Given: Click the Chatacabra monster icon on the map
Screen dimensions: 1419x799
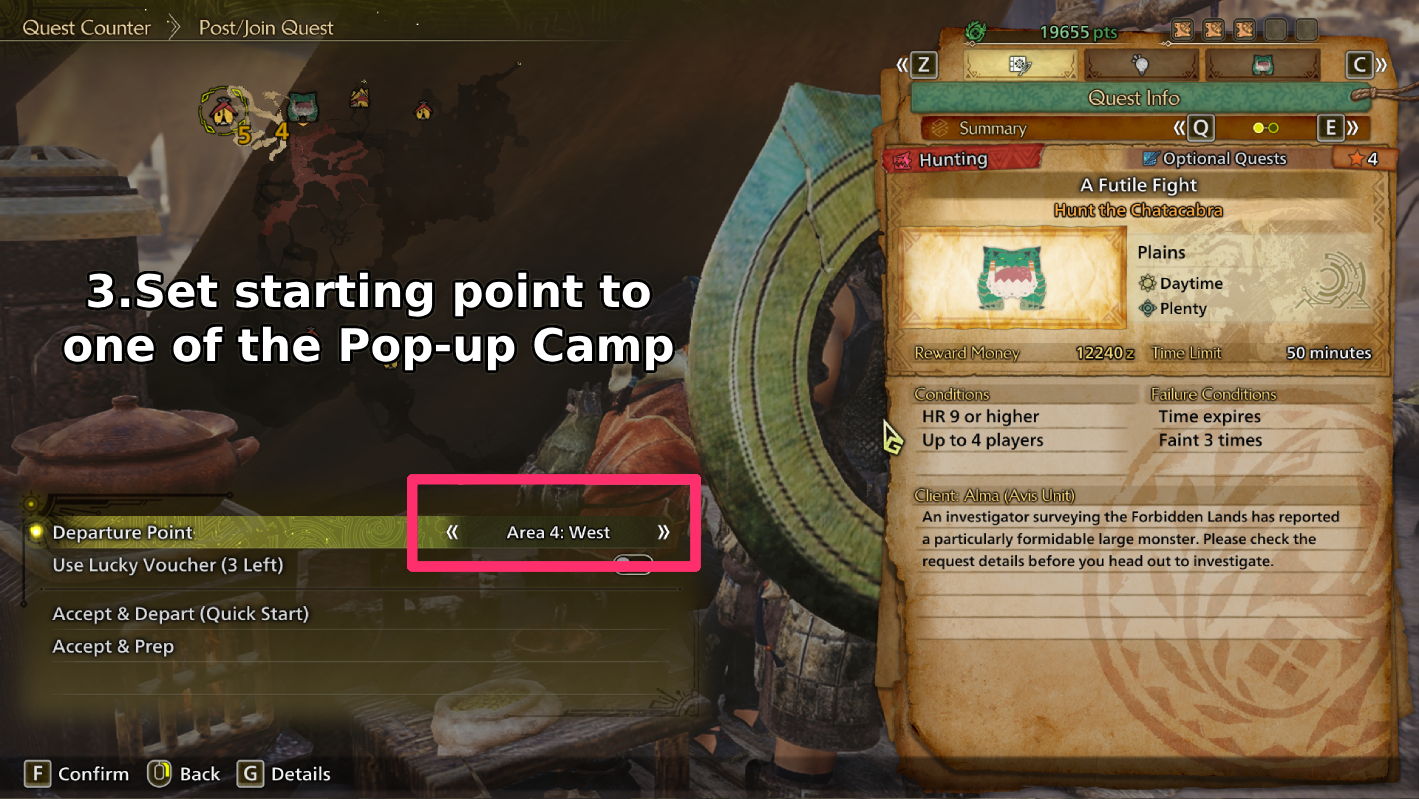Looking at the screenshot, I should (302, 106).
